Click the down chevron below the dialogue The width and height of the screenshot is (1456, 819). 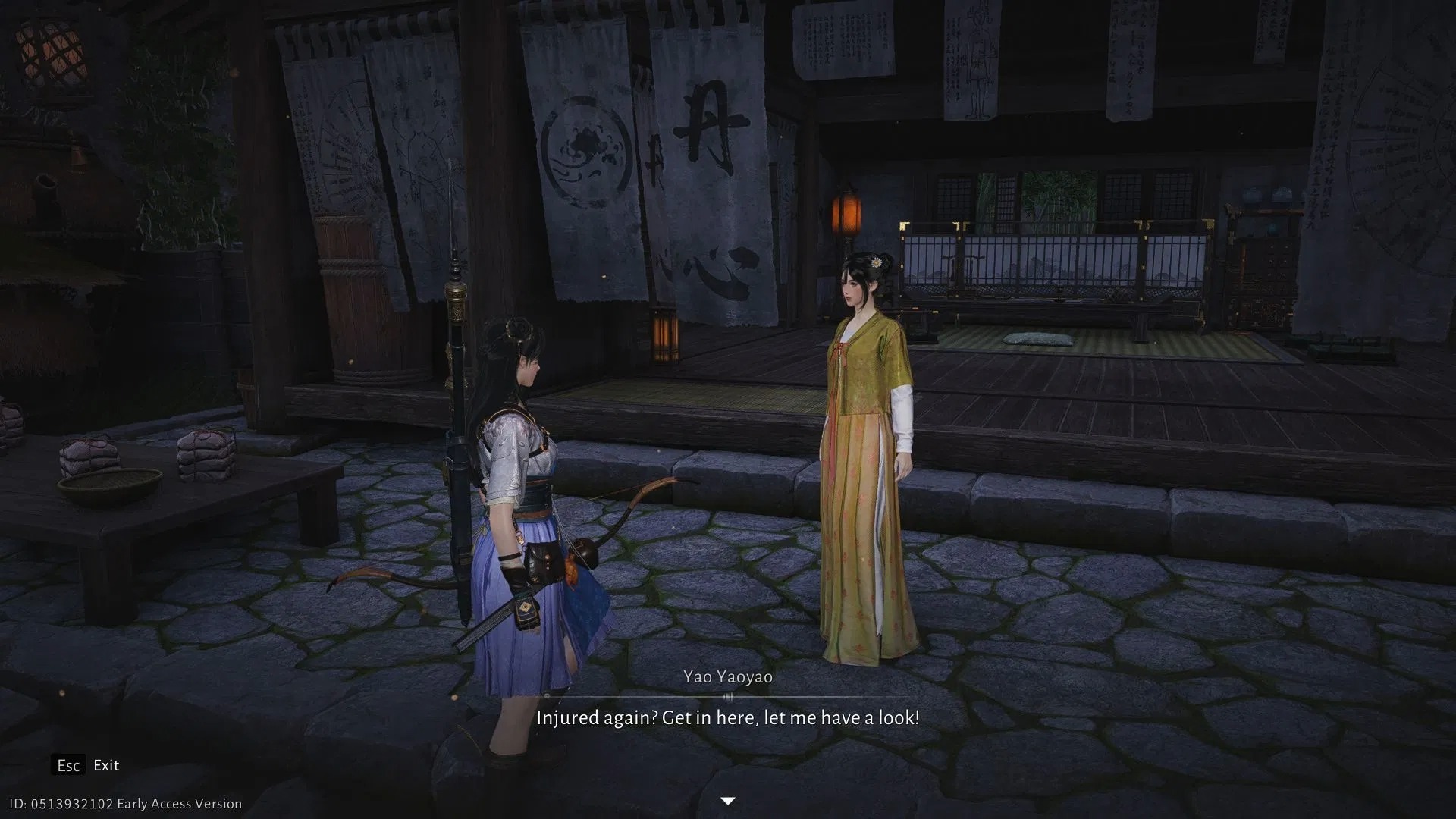[x=727, y=800]
